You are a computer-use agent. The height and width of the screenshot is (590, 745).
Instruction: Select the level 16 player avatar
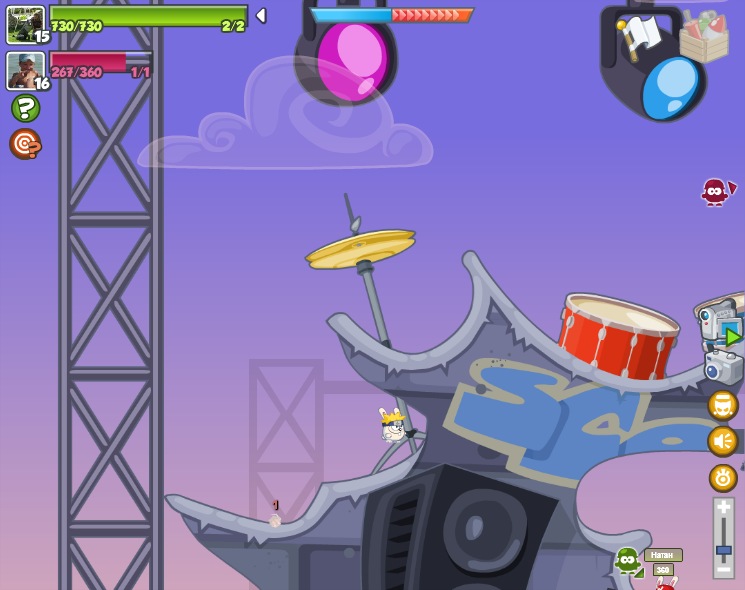coord(25,70)
